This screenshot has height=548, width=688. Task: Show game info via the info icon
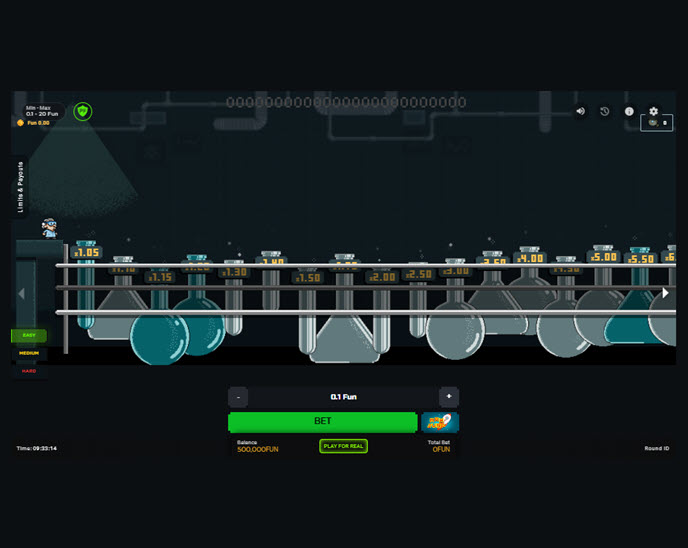pos(629,112)
